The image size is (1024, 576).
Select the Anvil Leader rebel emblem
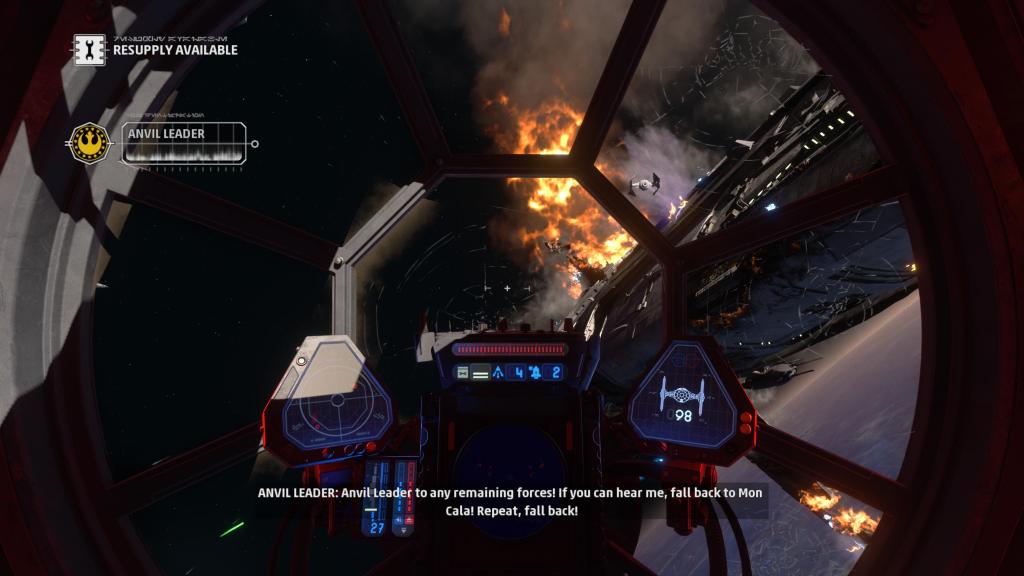point(90,143)
